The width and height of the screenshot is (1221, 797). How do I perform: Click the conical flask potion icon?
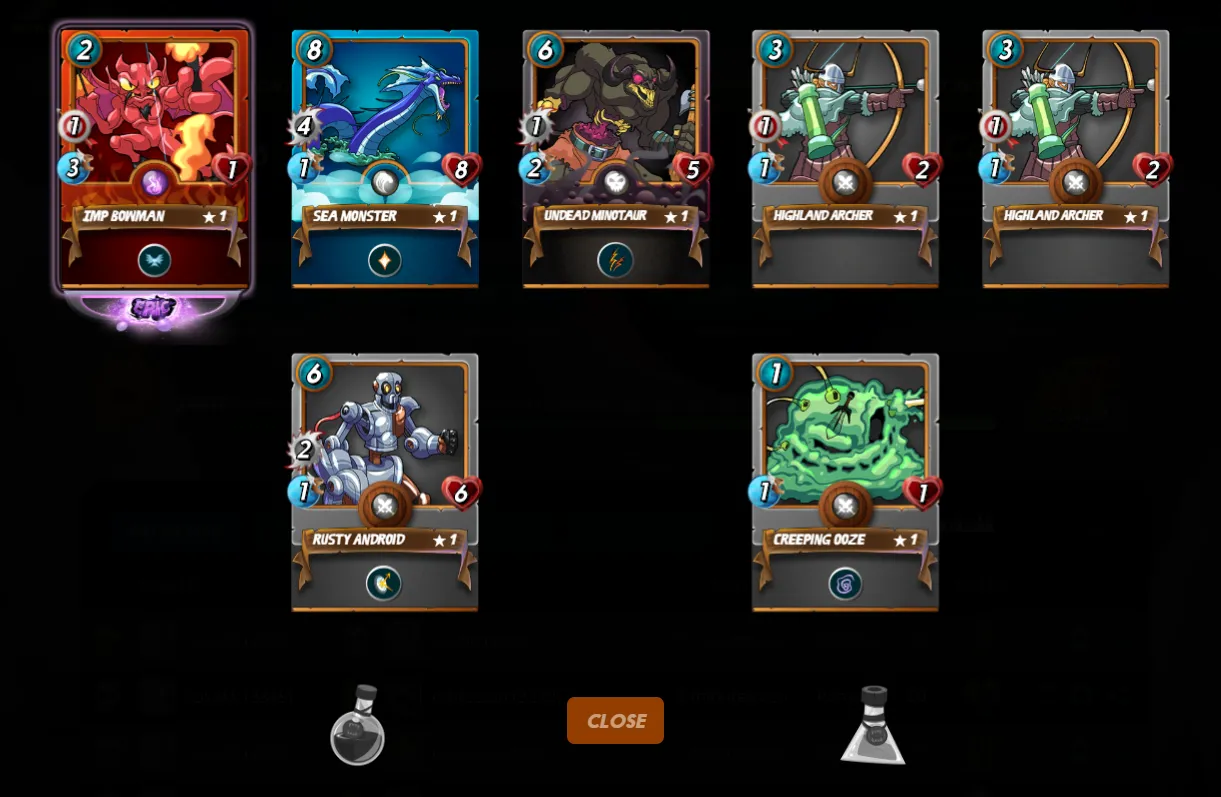point(873,727)
